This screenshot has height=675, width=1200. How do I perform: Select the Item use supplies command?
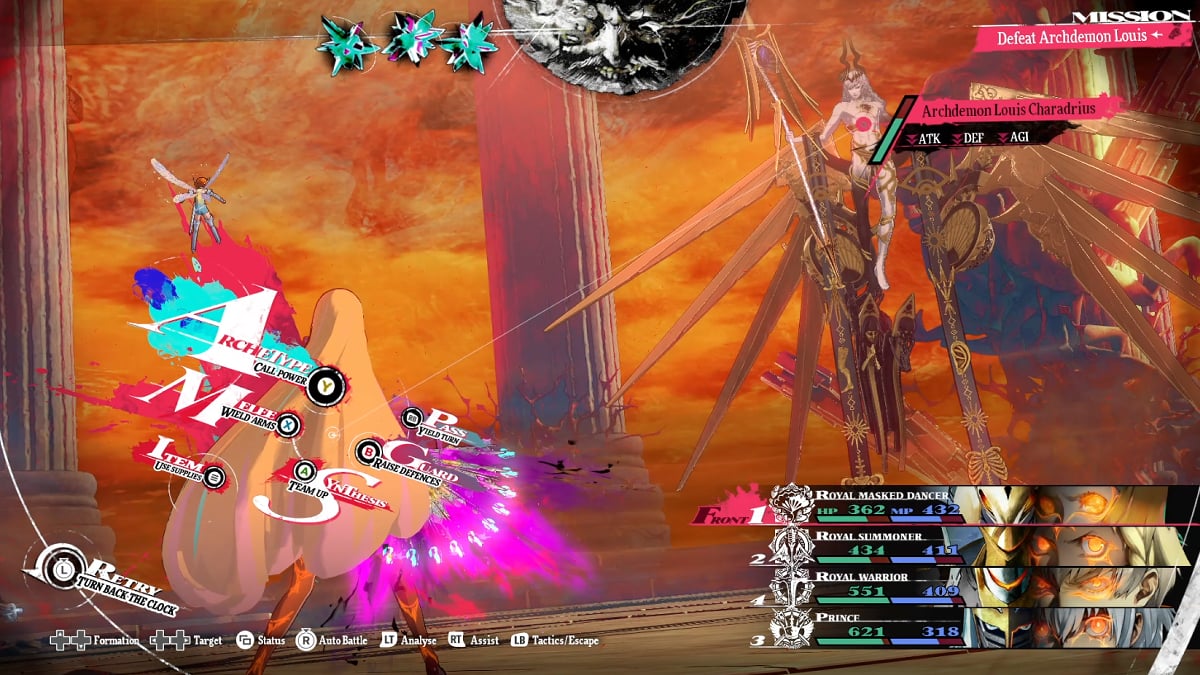pyautogui.click(x=213, y=477)
